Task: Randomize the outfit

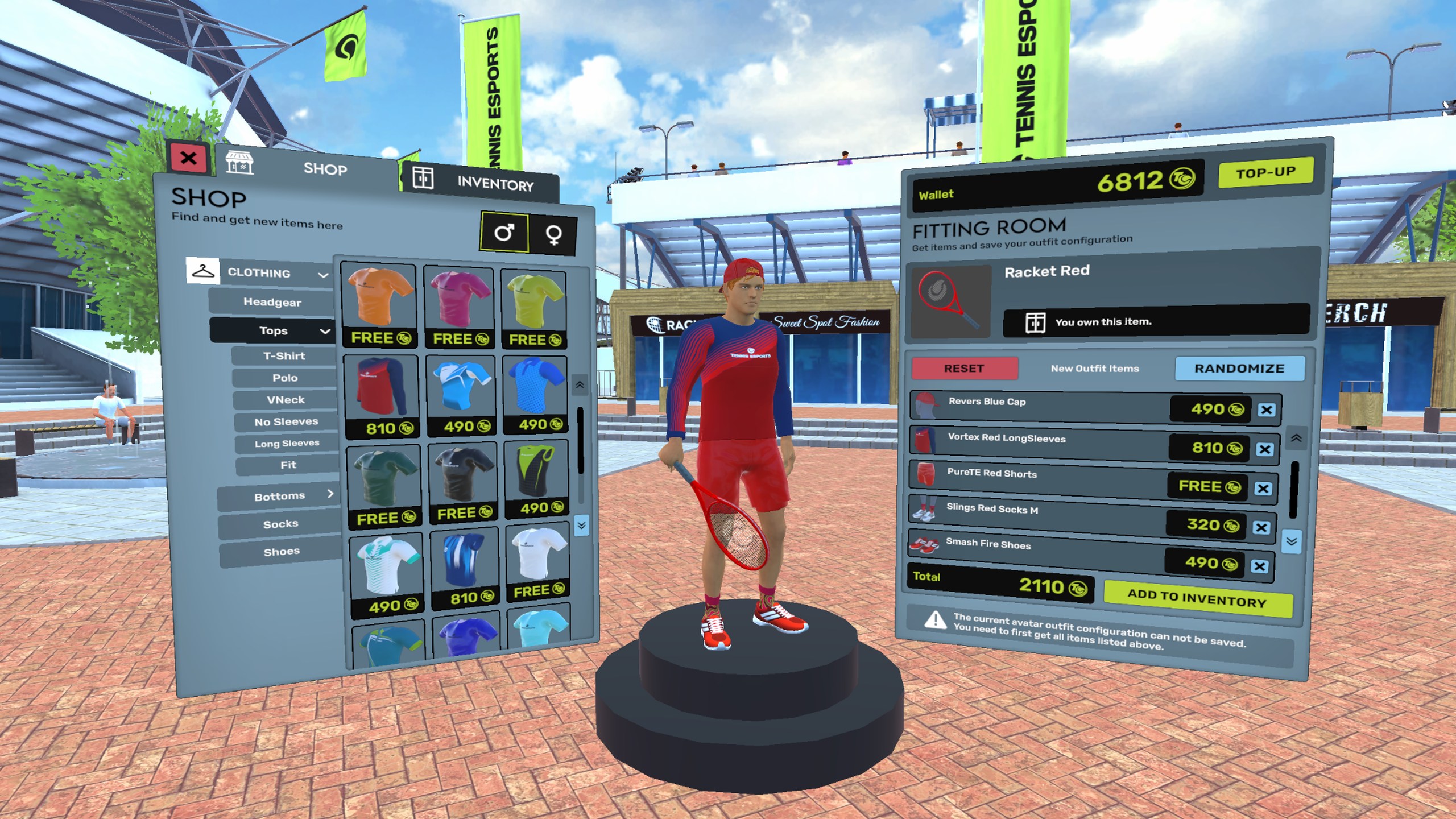Action: click(x=1239, y=369)
